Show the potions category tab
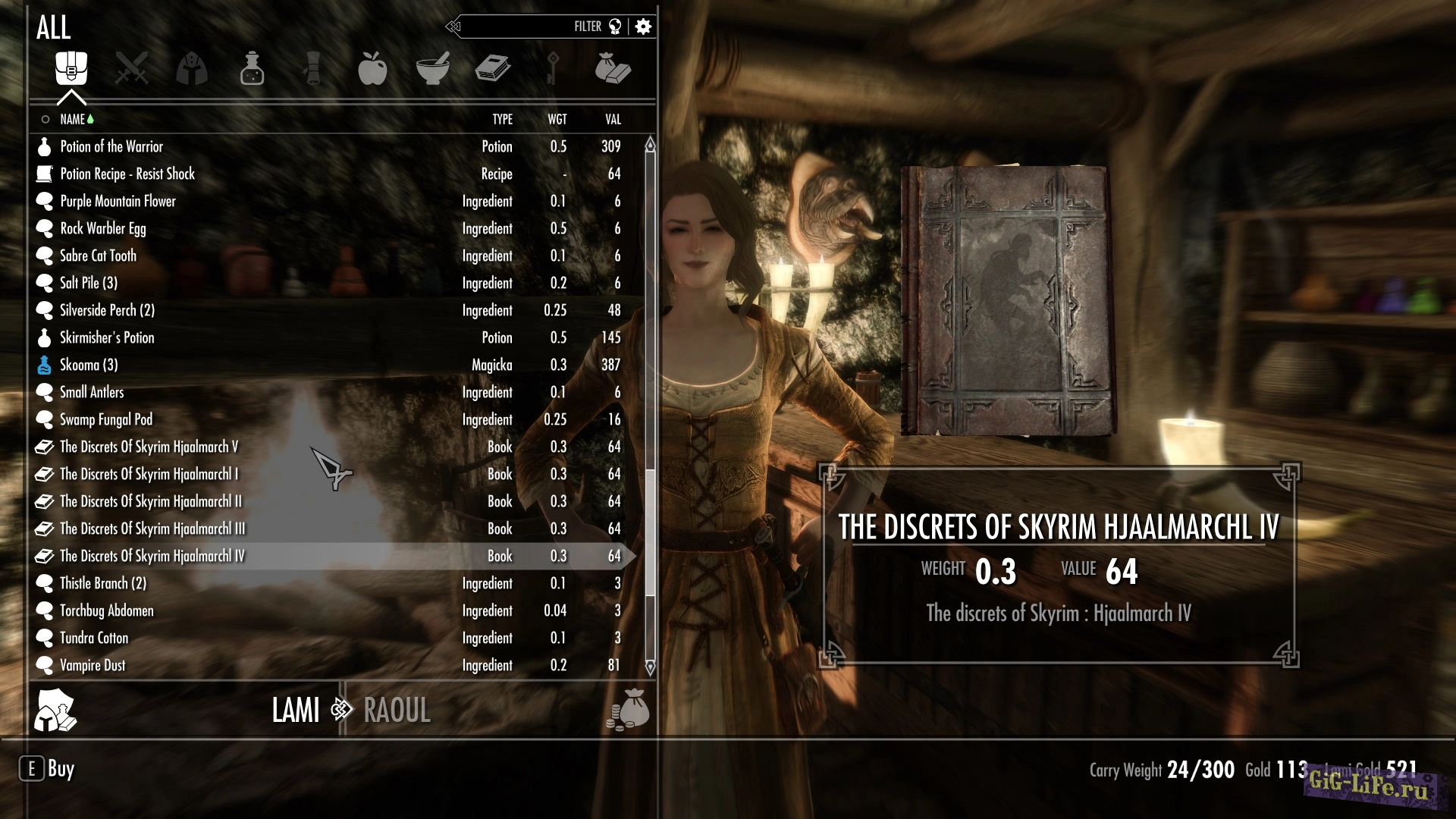 click(252, 69)
